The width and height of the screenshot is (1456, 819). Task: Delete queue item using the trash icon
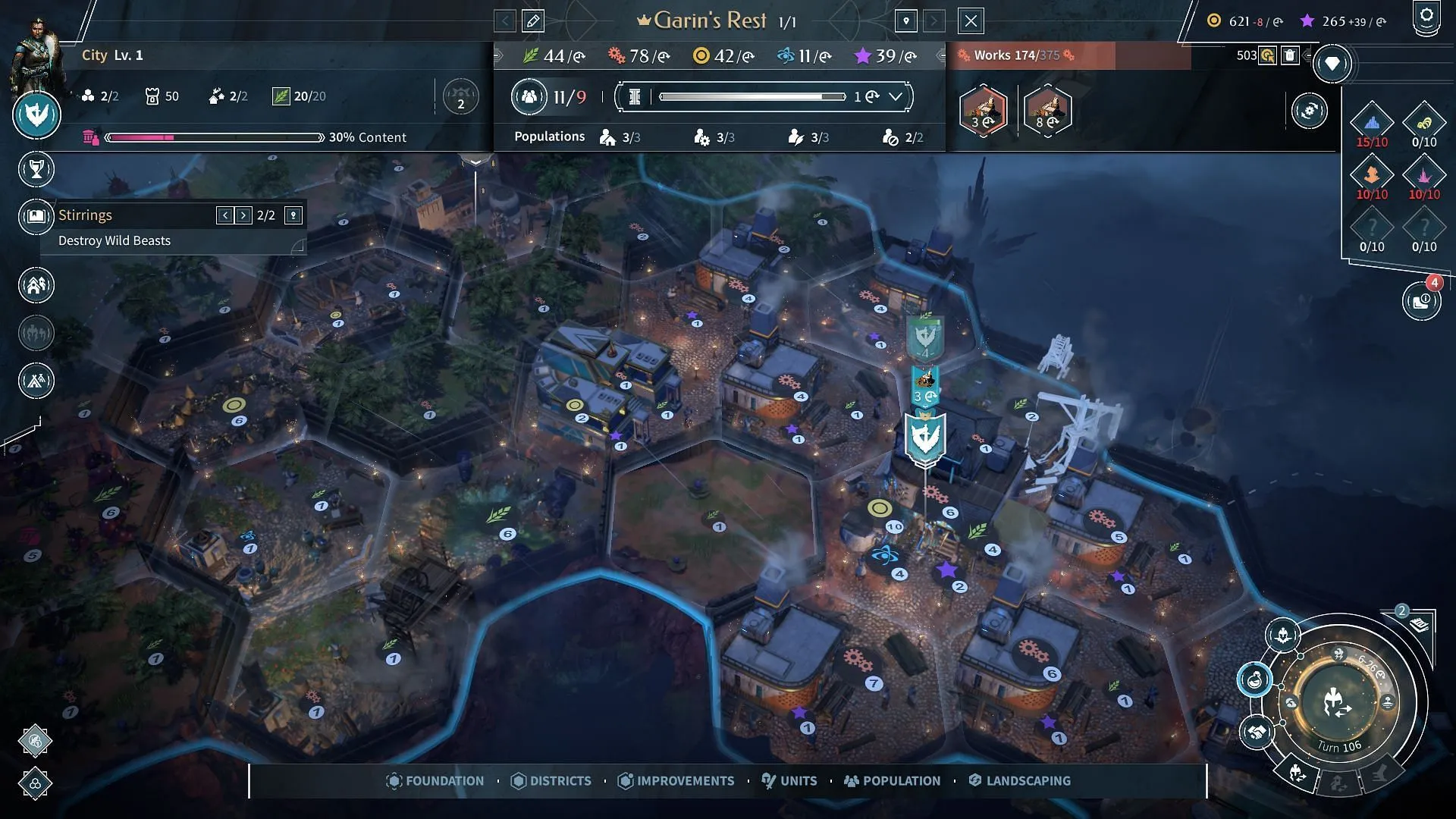(1290, 55)
